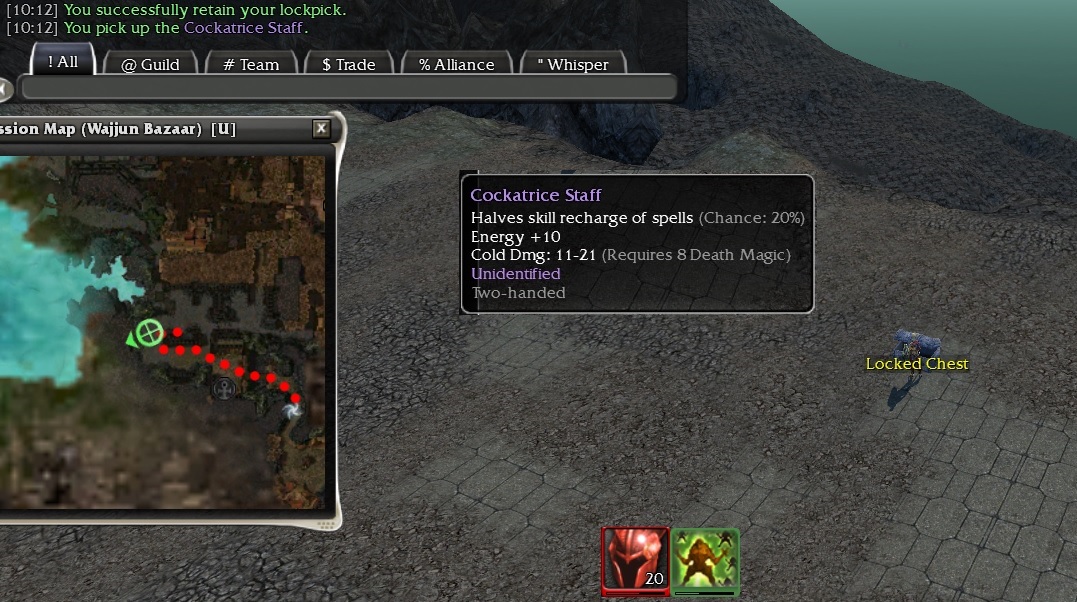Image resolution: width=1077 pixels, height=602 pixels.
Task: Open the Alliance chat tab
Action: [x=456, y=64]
